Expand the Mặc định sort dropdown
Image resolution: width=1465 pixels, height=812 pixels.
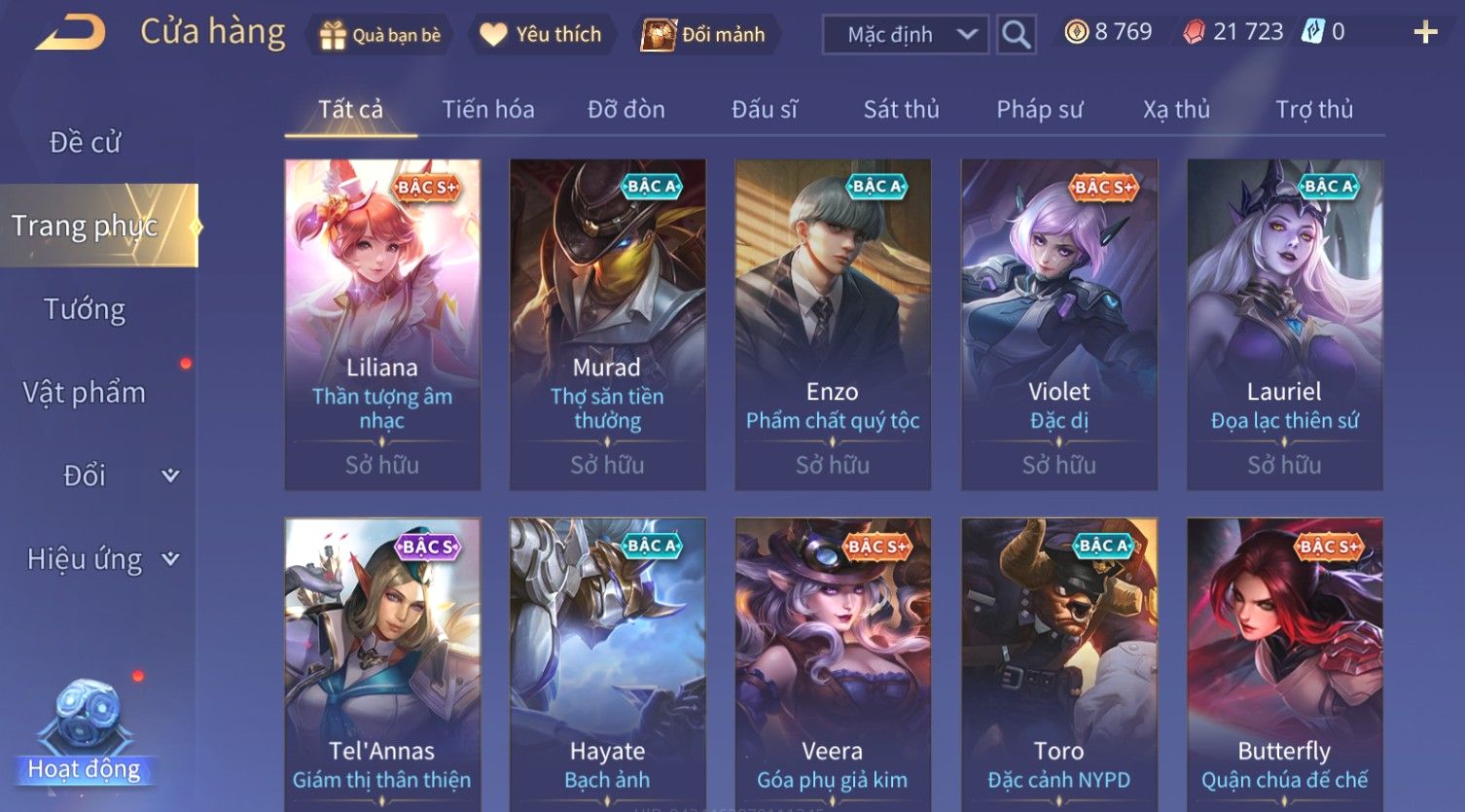point(905,35)
